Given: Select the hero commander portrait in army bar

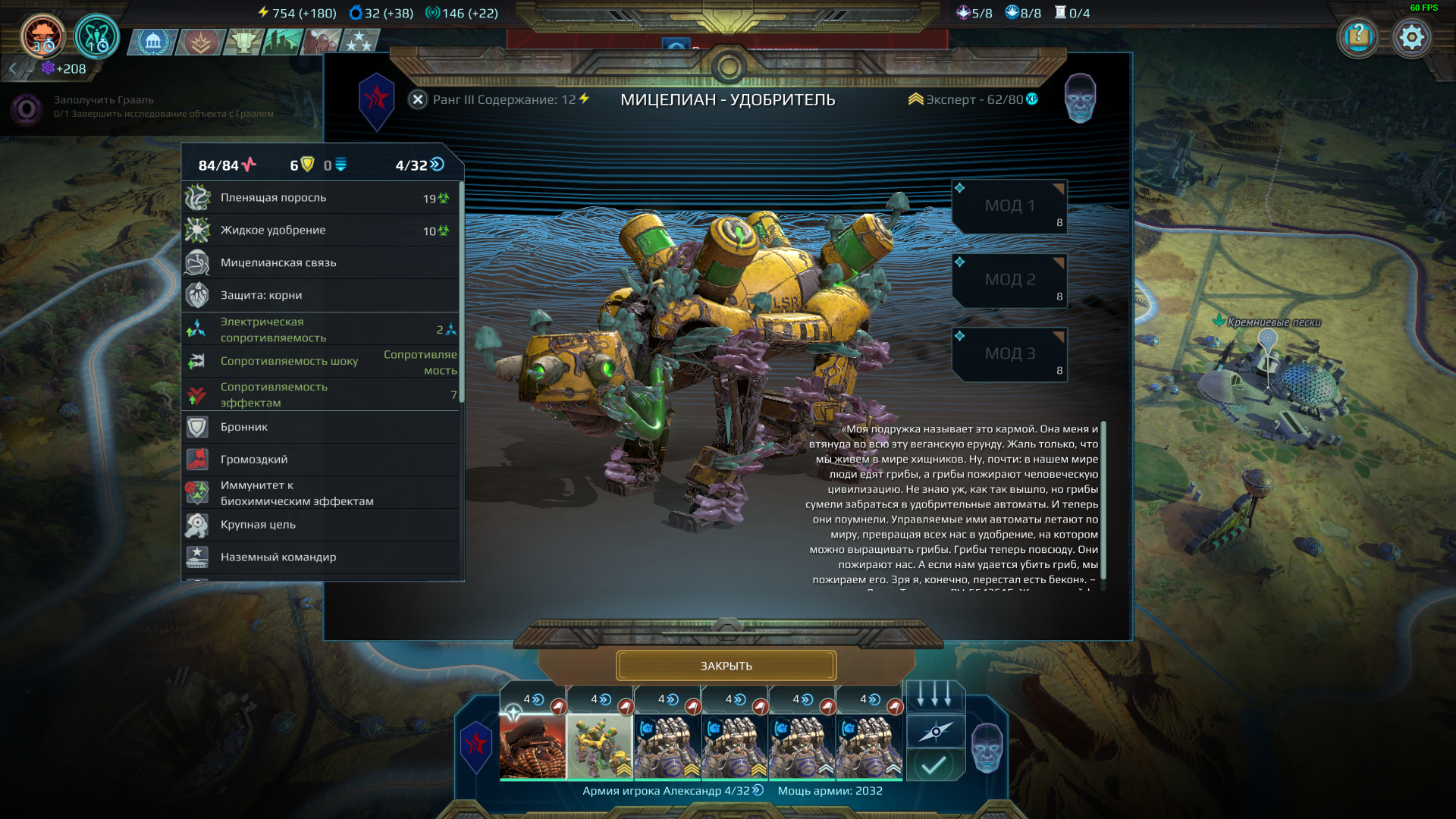Looking at the screenshot, I should point(532,745).
